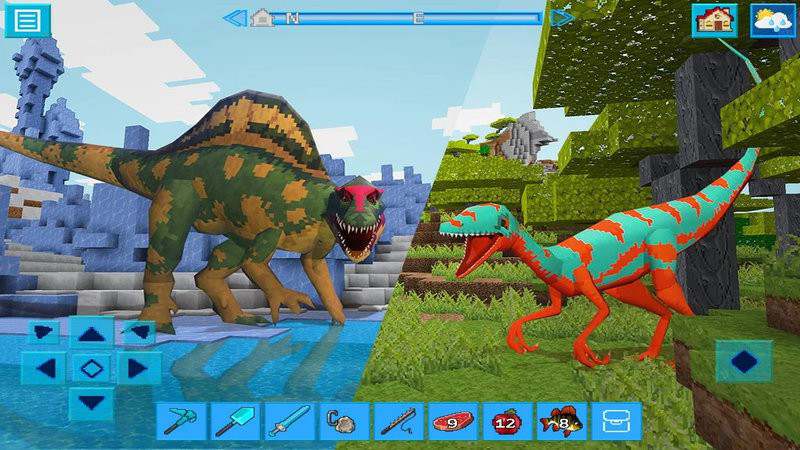Viewport: 800px width, 450px height.
Task: Click the diamond action button beside the raptor
Action: [744, 361]
